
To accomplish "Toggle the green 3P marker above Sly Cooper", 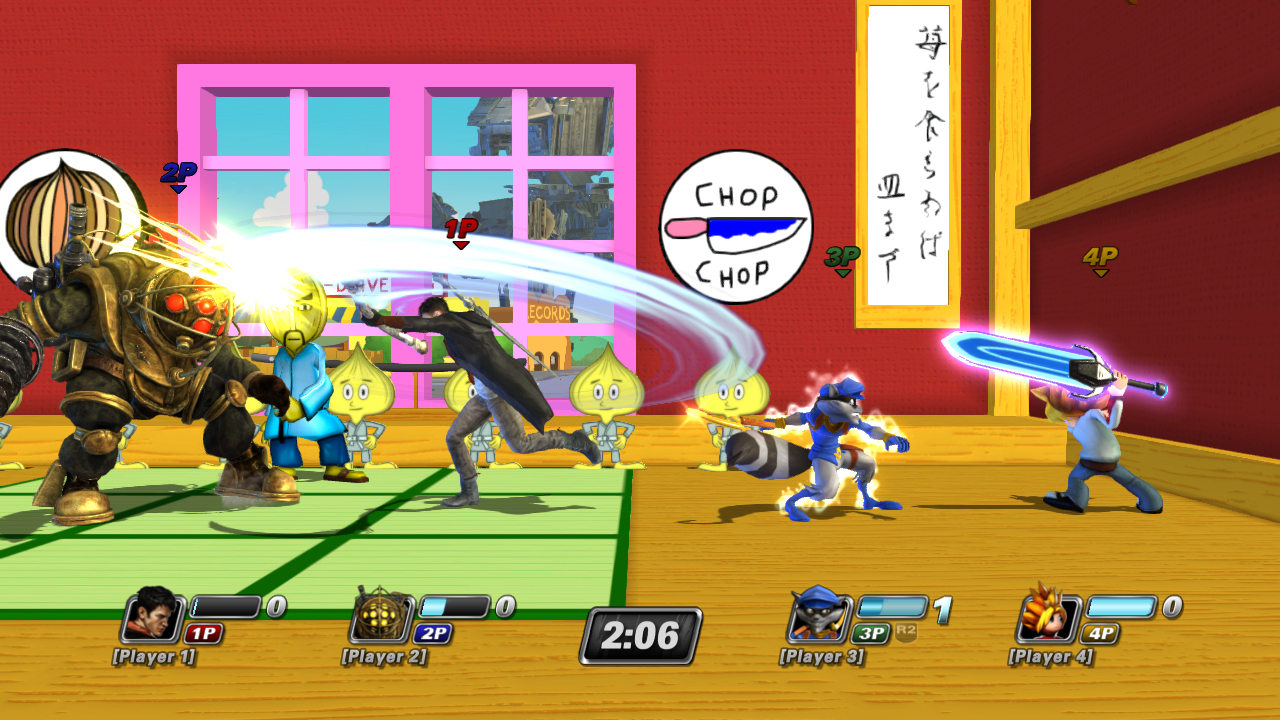I will [x=843, y=258].
